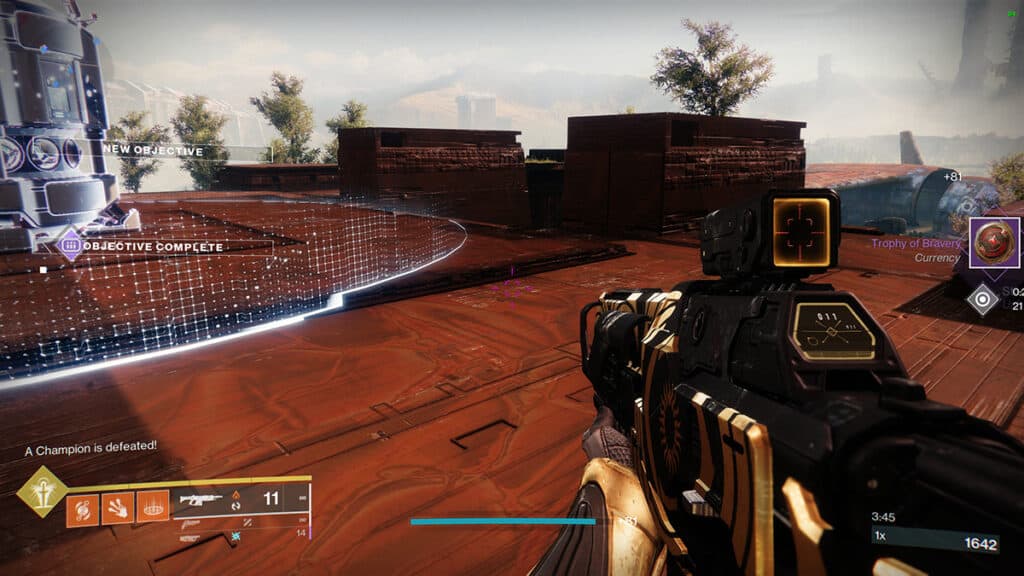Select the equipped rifle weapon slot
Image resolution: width=1024 pixels, height=576 pixels.
[x=200, y=500]
